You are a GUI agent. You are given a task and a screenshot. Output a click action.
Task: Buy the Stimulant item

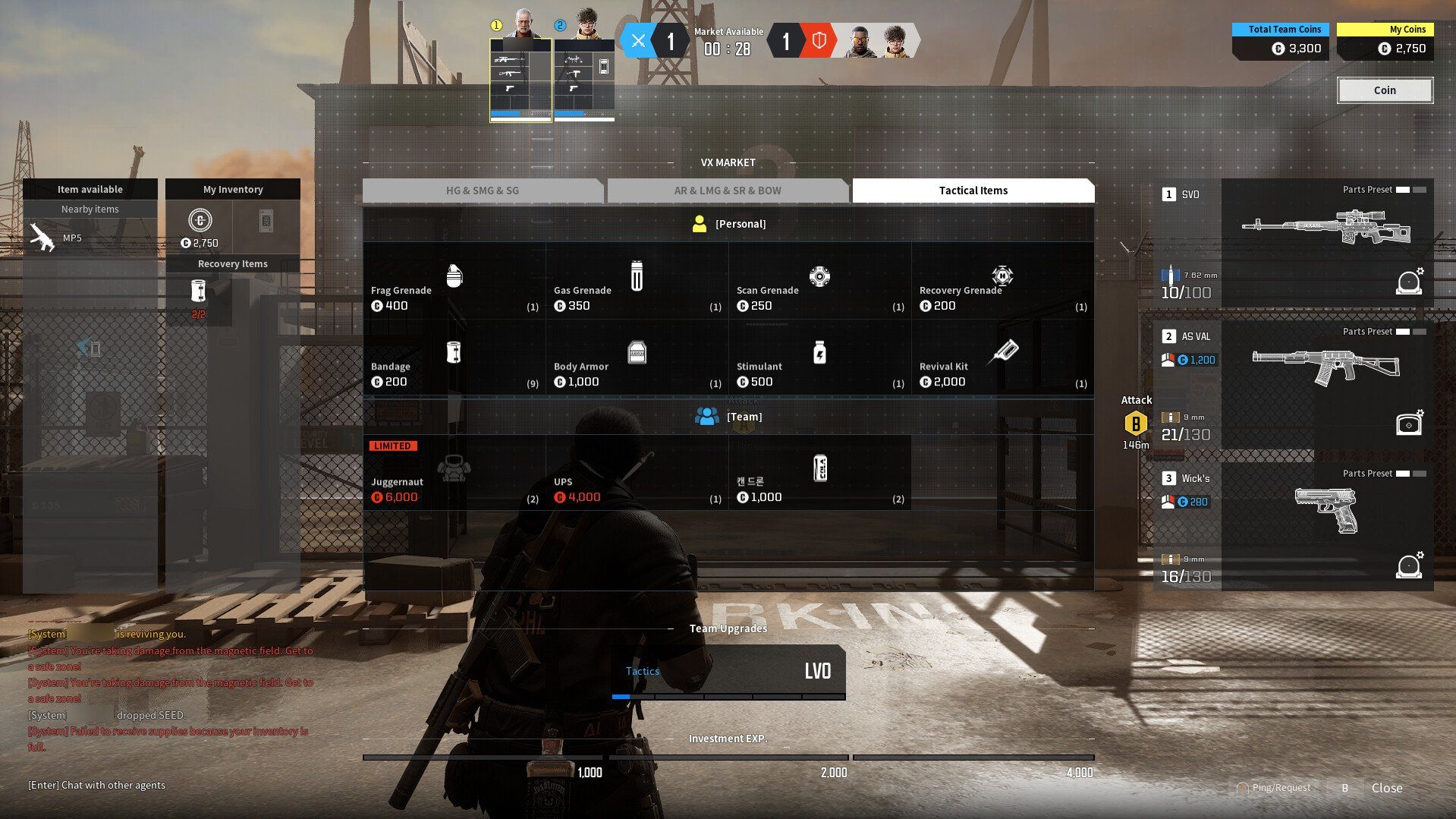819,358
